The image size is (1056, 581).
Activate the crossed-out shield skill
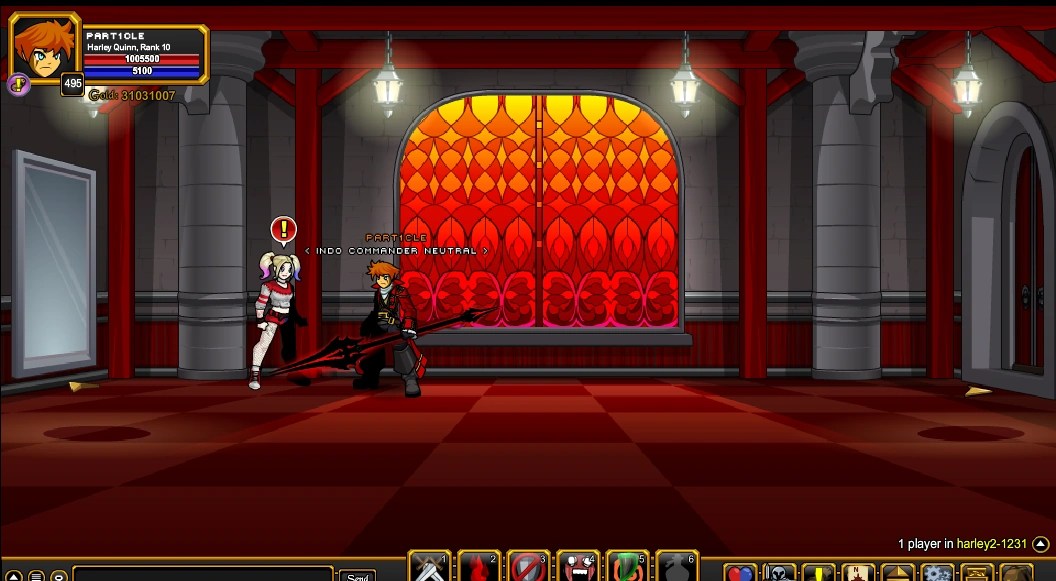click(x=528, y=568)
